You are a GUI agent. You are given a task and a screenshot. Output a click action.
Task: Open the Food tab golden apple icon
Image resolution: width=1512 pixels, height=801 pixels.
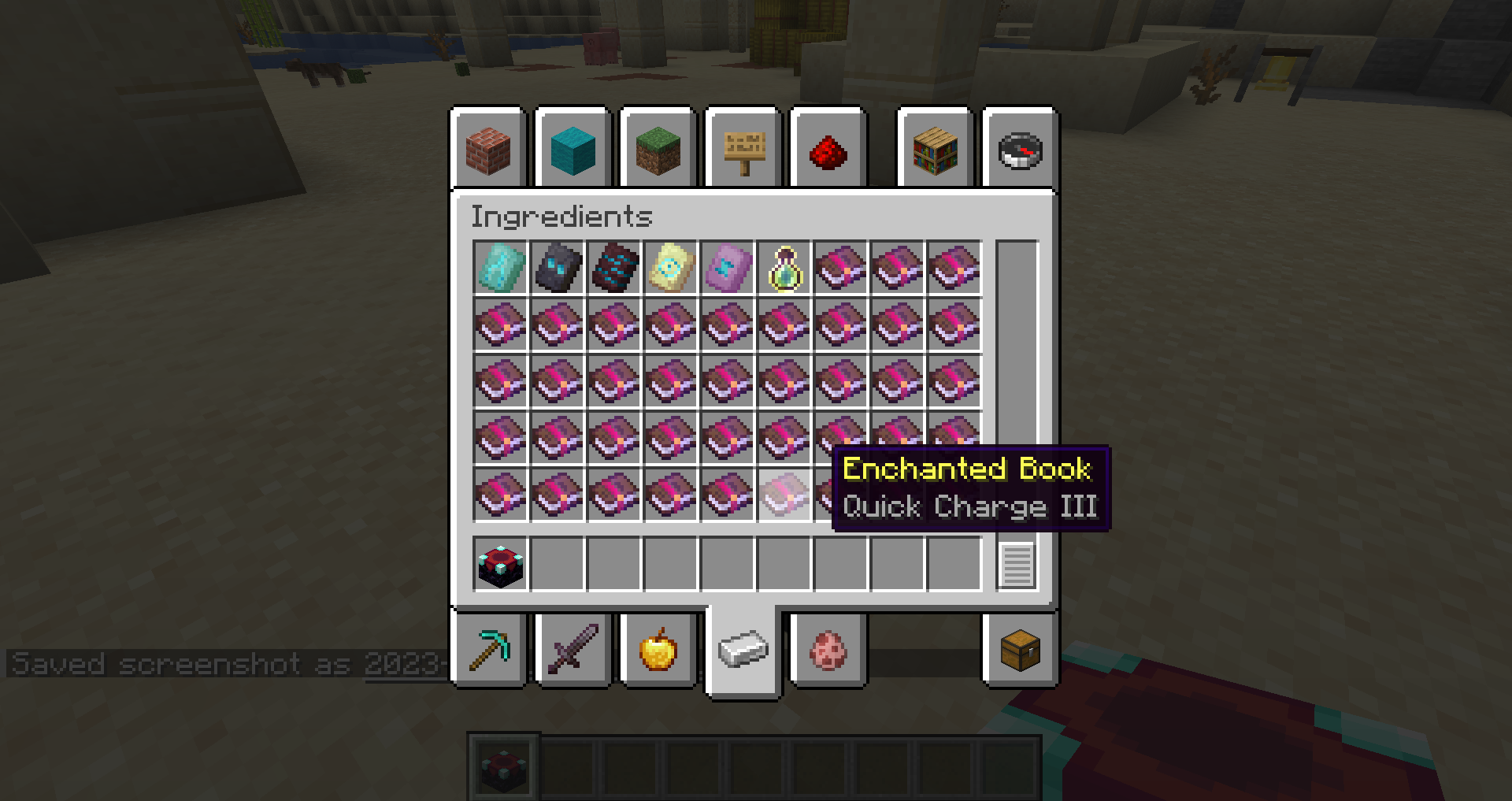tap(658, 651)
